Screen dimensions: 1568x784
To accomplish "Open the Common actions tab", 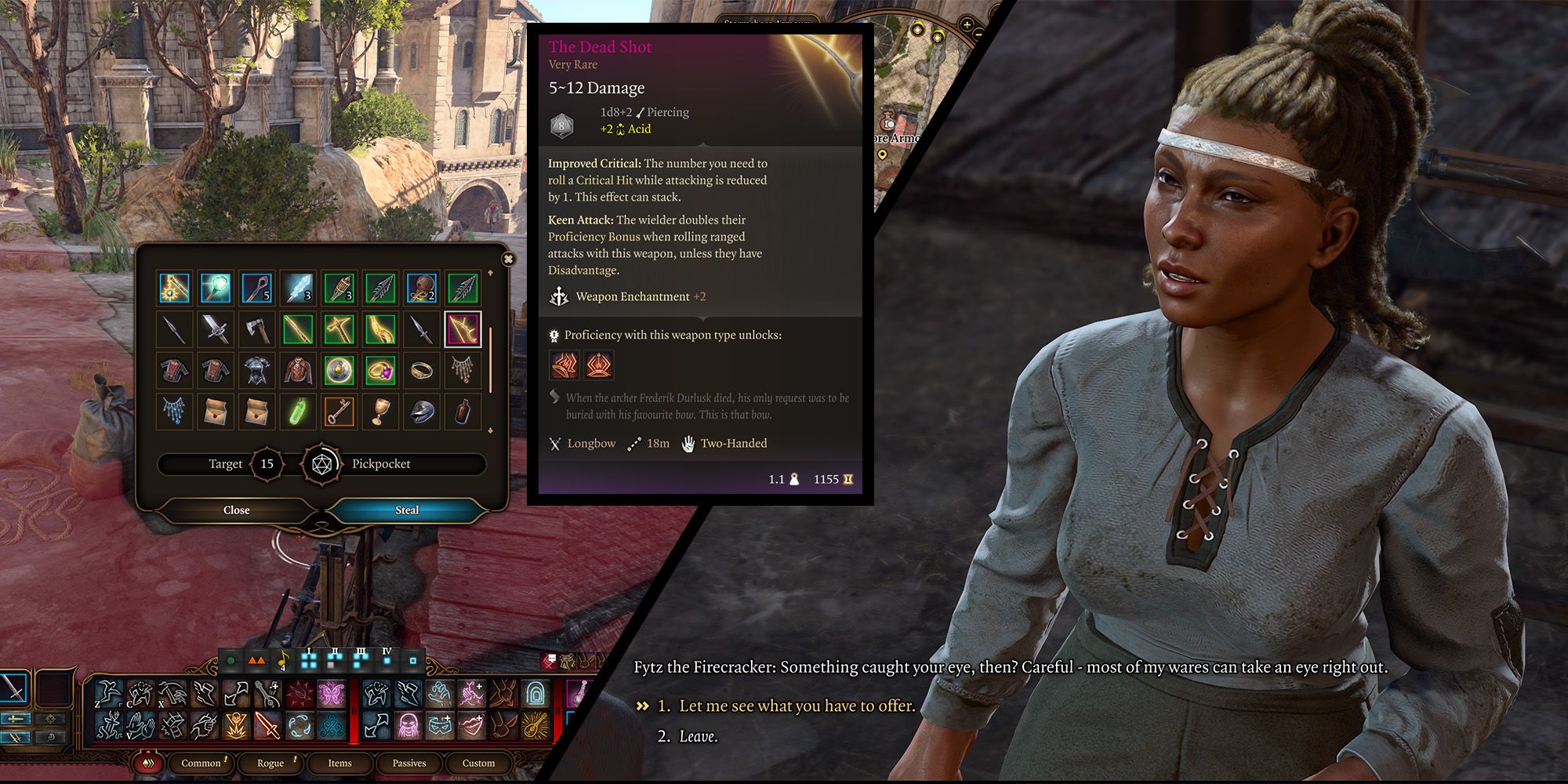I will 201,763.
